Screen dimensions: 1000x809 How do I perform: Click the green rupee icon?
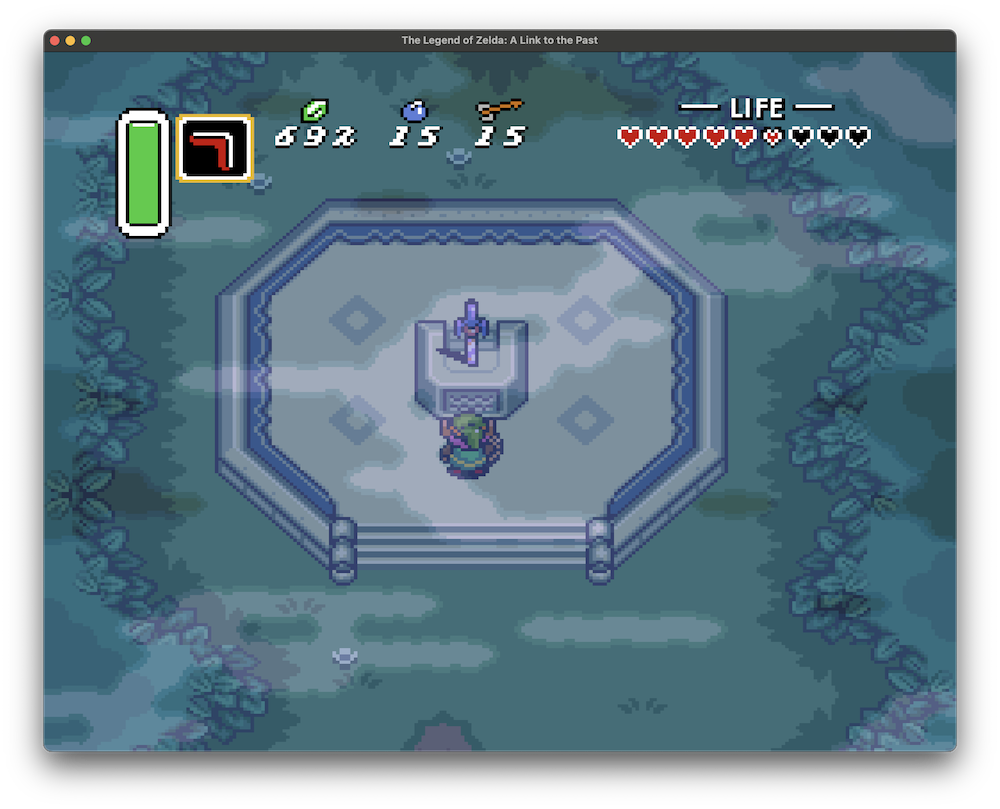coord(317,110)
